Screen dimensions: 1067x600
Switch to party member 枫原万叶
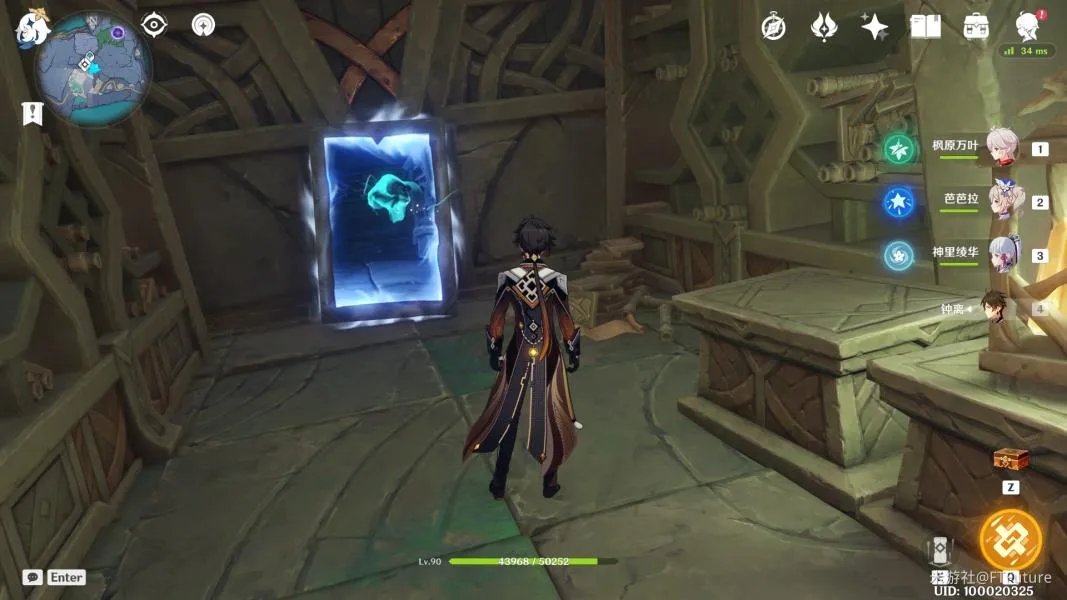coord(1002,147)
